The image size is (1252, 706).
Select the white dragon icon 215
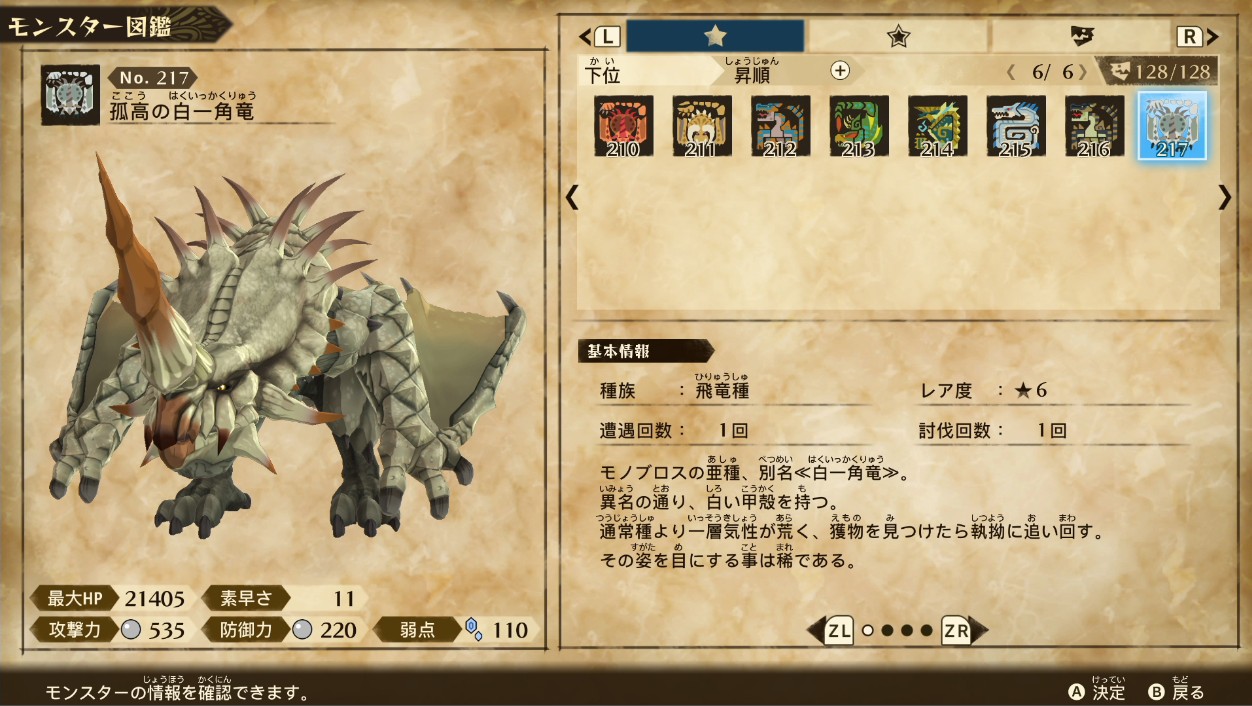click(x=1016, y=126)
